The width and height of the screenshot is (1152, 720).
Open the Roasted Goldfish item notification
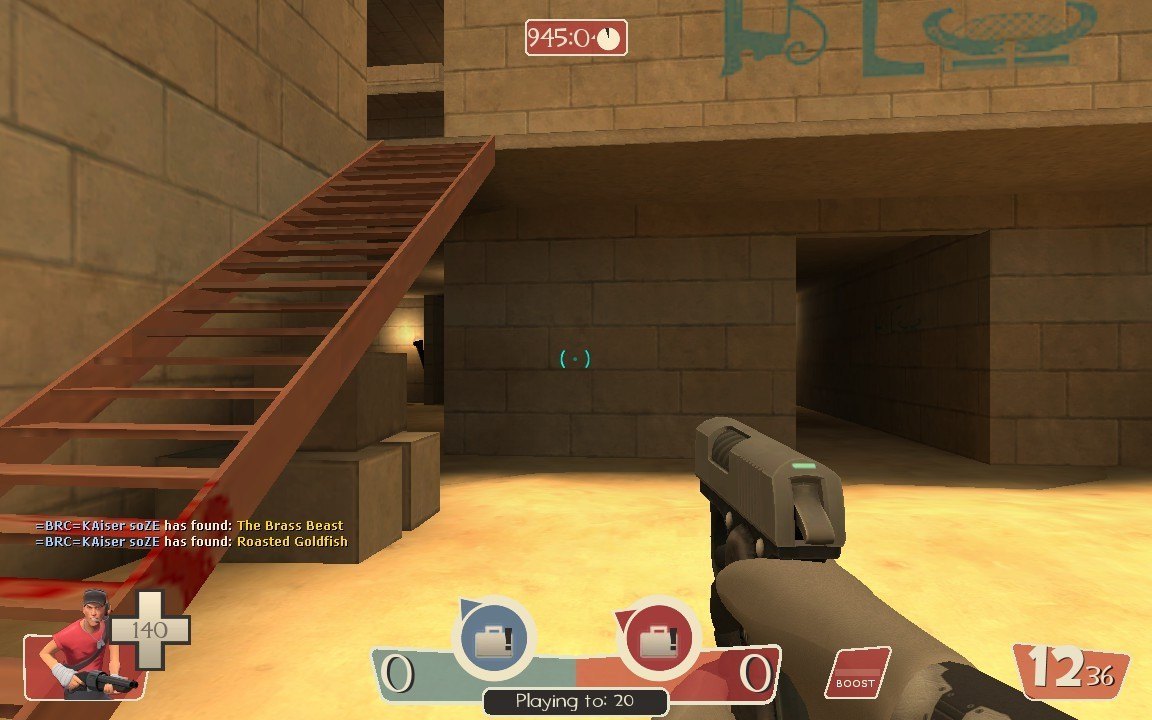[292, 542]
